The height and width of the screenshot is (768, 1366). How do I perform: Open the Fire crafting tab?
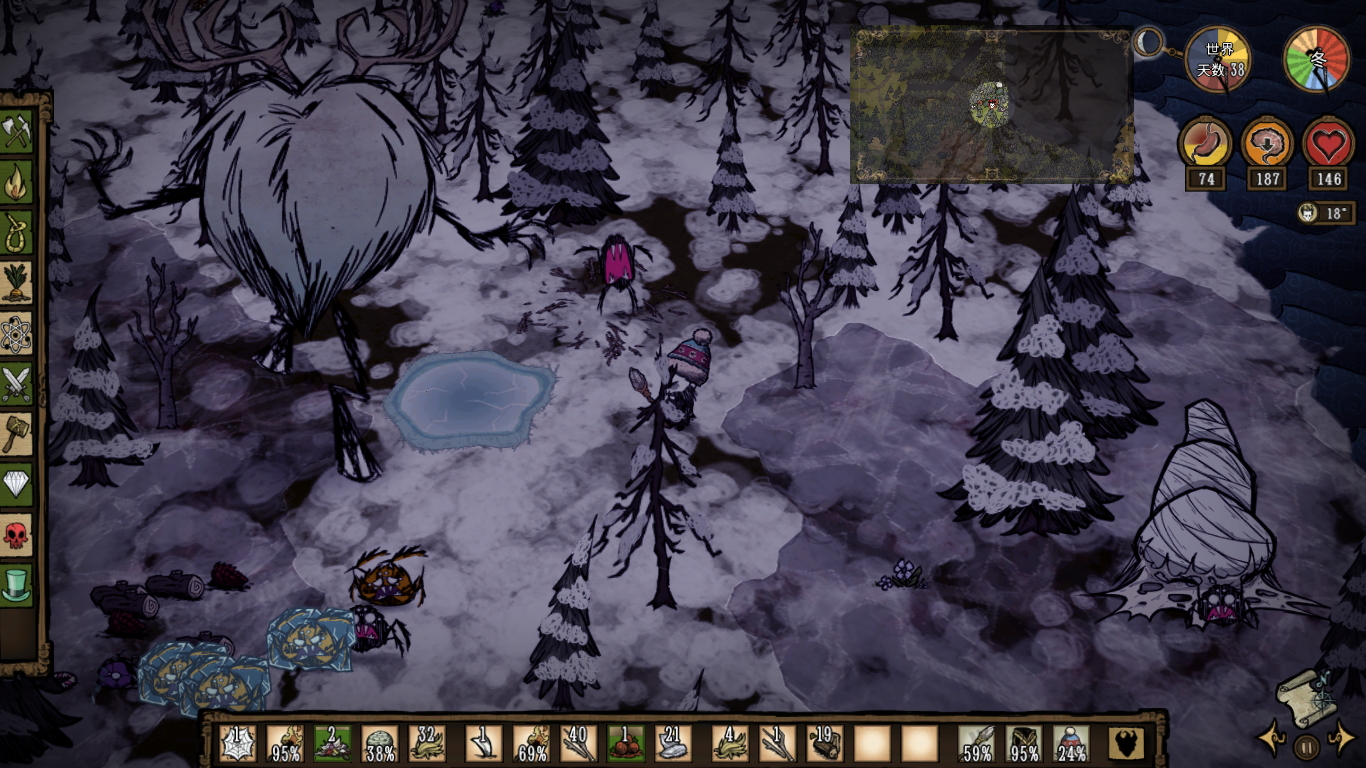click(17, 183)
